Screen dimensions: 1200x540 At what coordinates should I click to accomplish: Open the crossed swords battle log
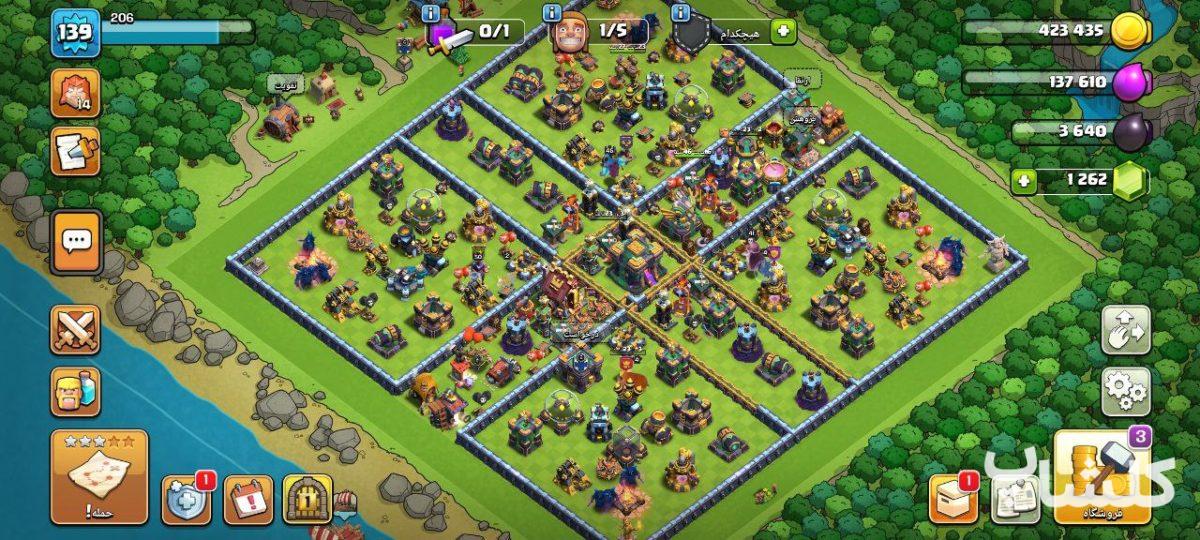click(x=76, y=330)
